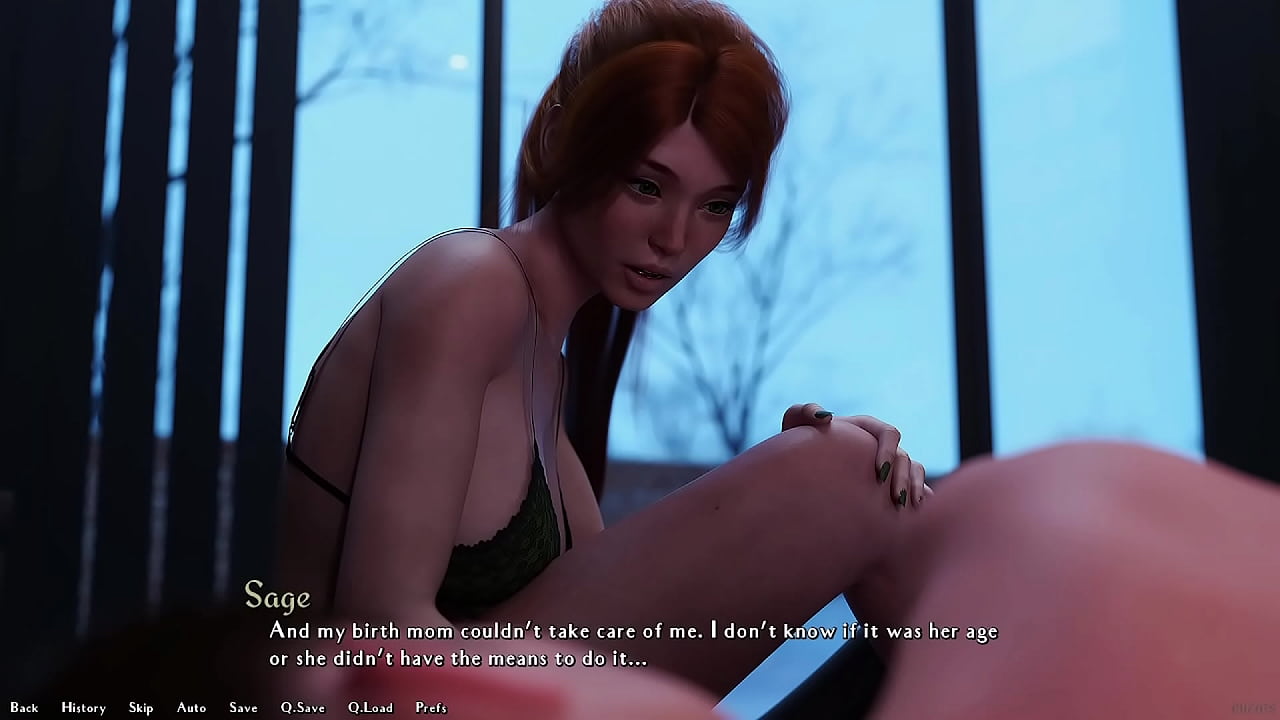Viewport: 1280px width, 720px height.
Task: Click Save to store current progress
Action: point(243,707)
